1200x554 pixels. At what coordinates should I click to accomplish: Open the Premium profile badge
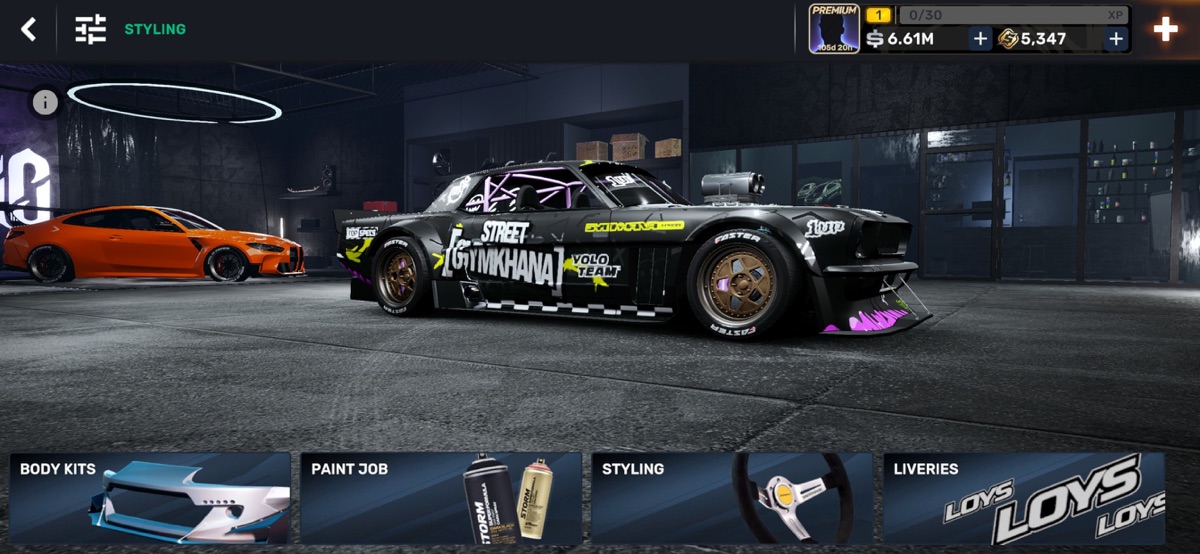click(834, 28)
